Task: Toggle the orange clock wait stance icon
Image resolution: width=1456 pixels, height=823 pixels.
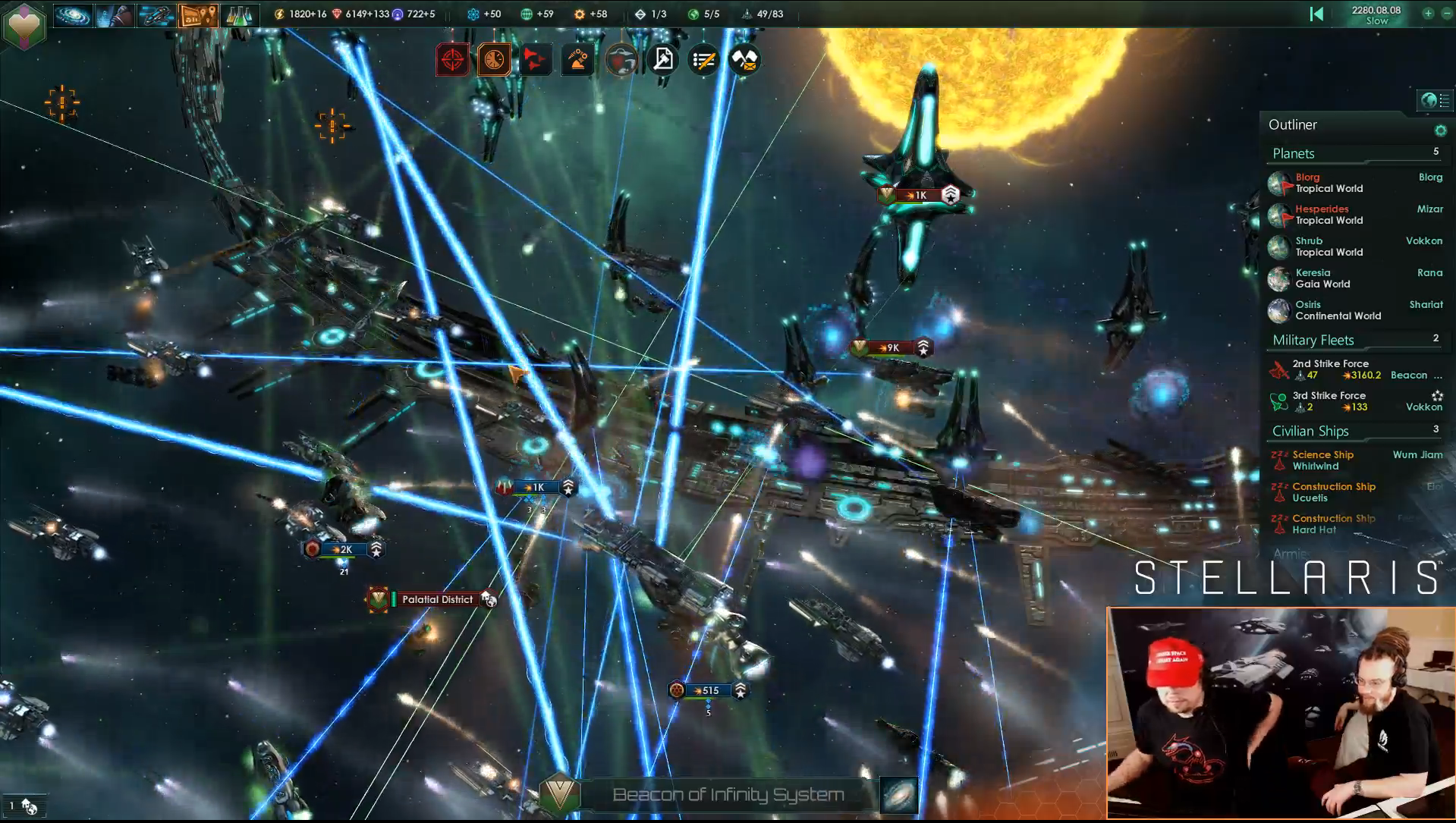Action: click(x=493, y=60)
